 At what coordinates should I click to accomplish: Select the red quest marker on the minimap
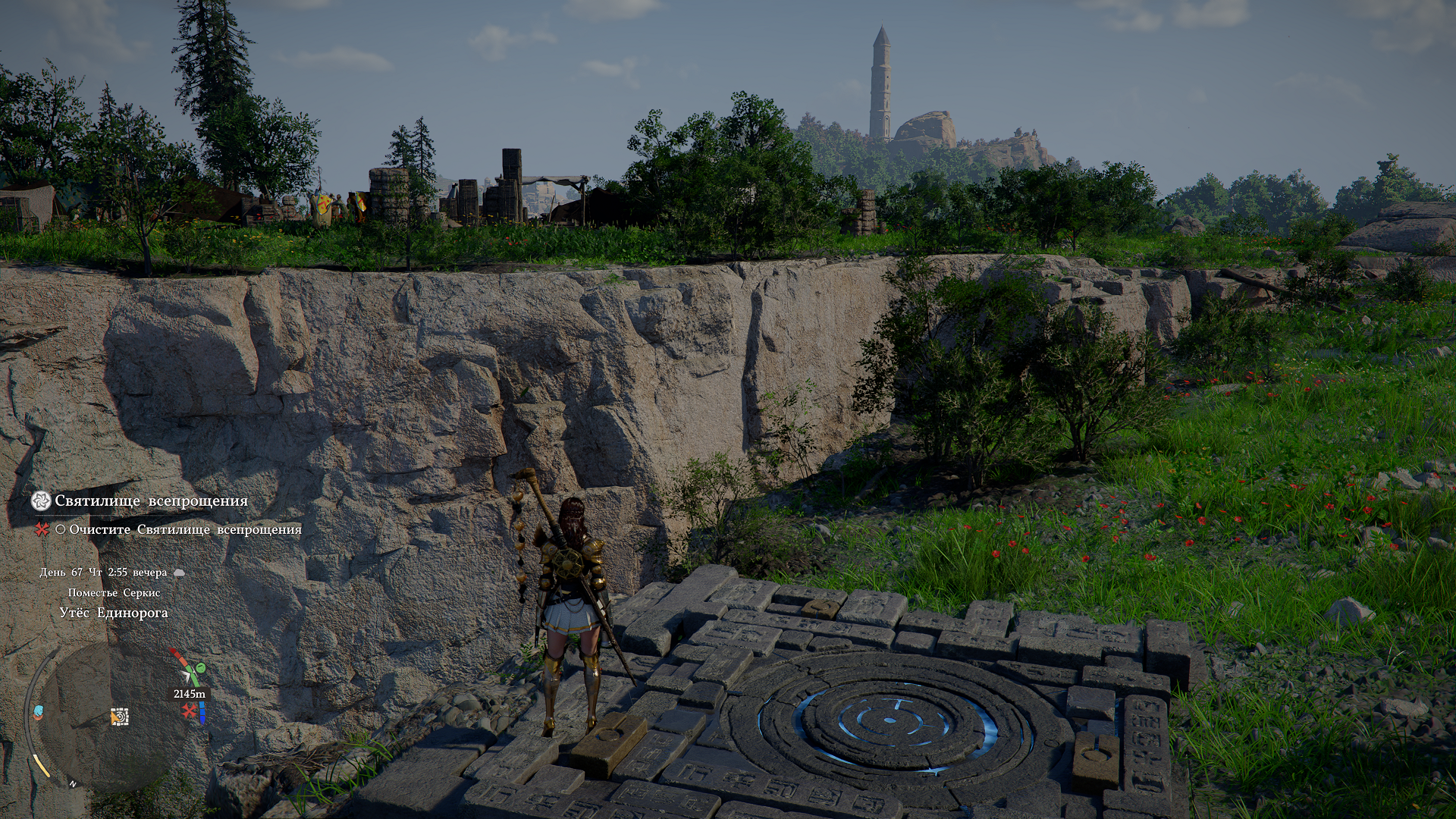click(189, 711)
